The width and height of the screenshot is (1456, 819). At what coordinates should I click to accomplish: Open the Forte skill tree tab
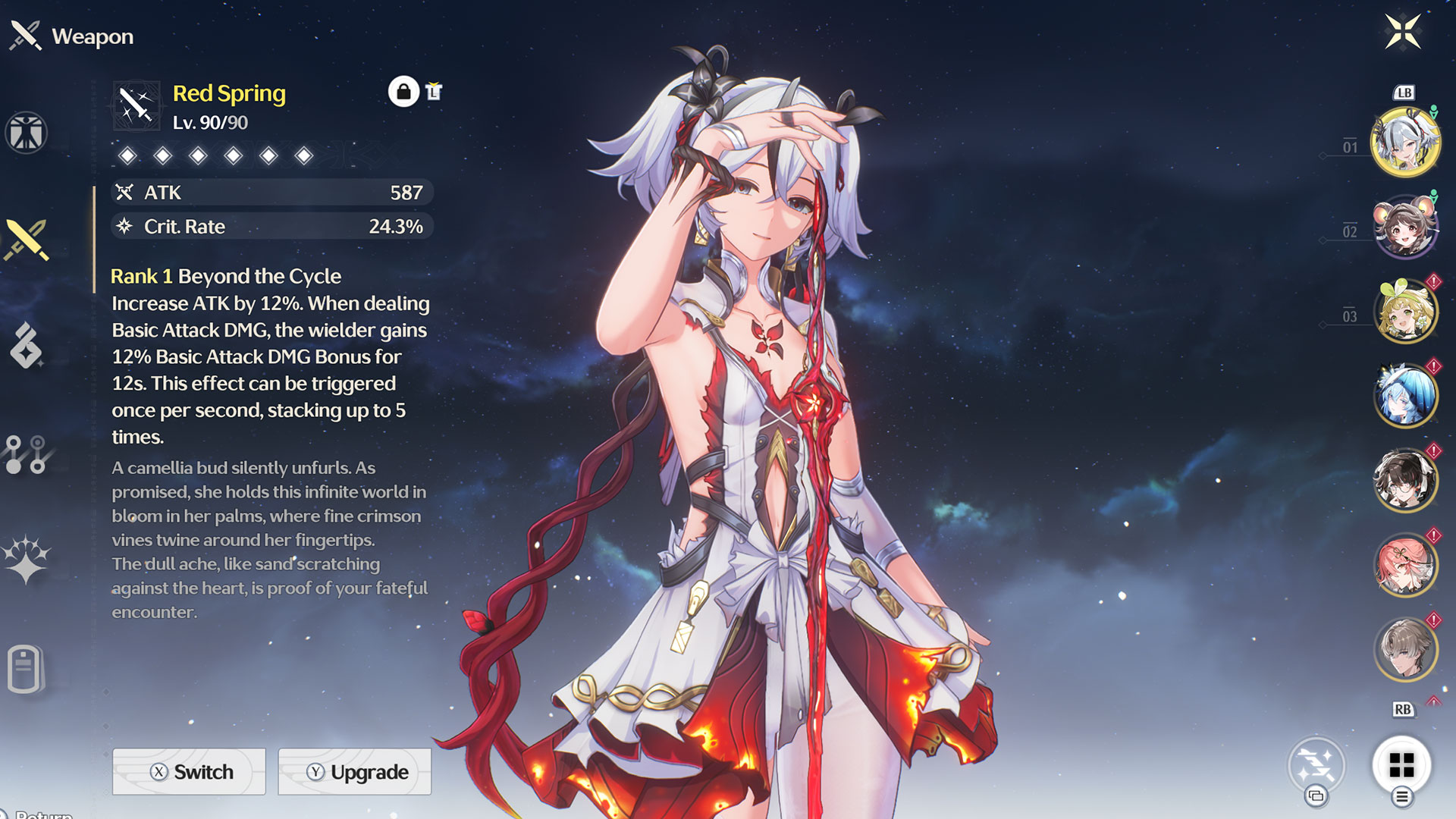(x=27, y=453)
